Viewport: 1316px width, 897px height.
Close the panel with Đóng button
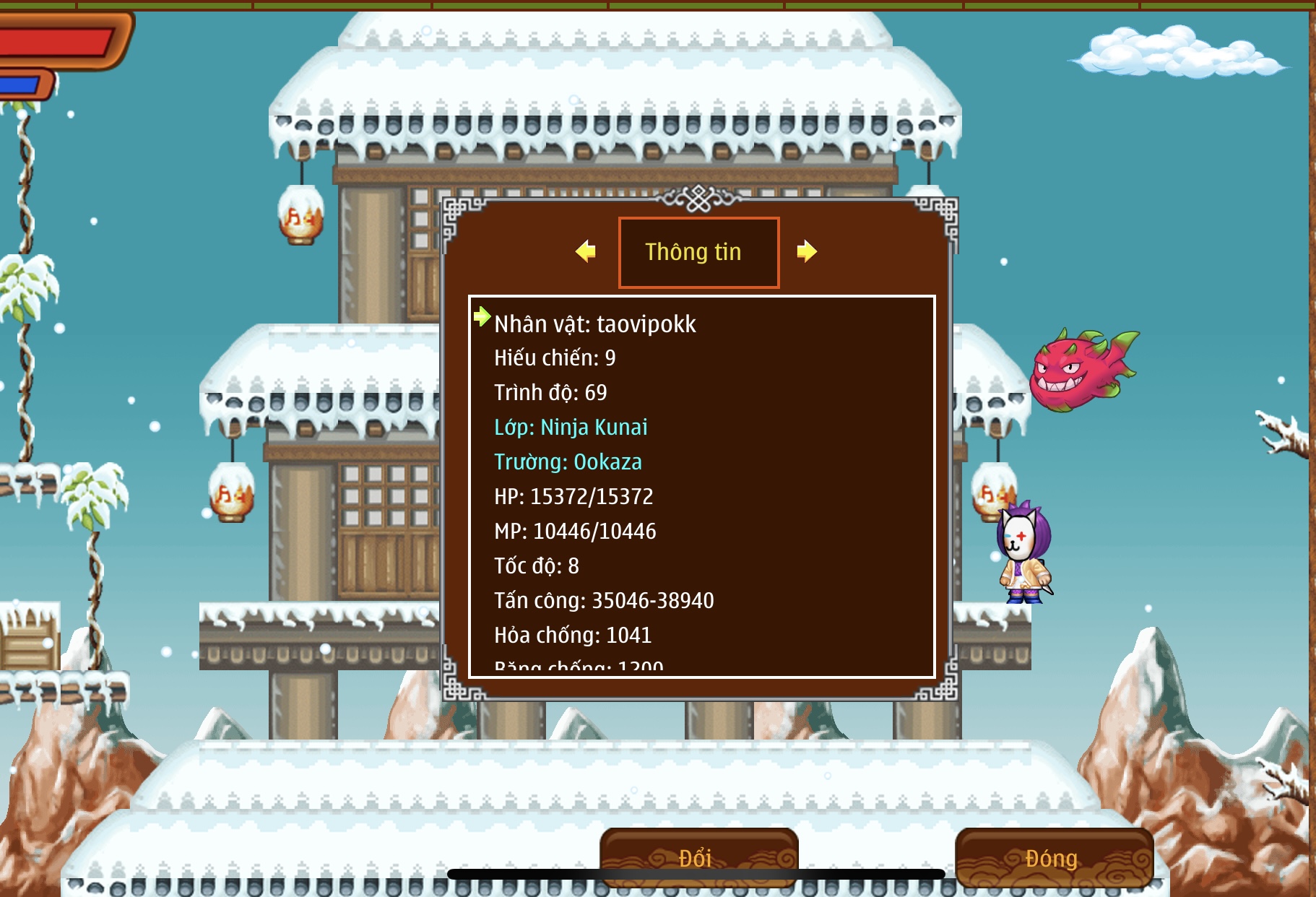coord(1053,857)
